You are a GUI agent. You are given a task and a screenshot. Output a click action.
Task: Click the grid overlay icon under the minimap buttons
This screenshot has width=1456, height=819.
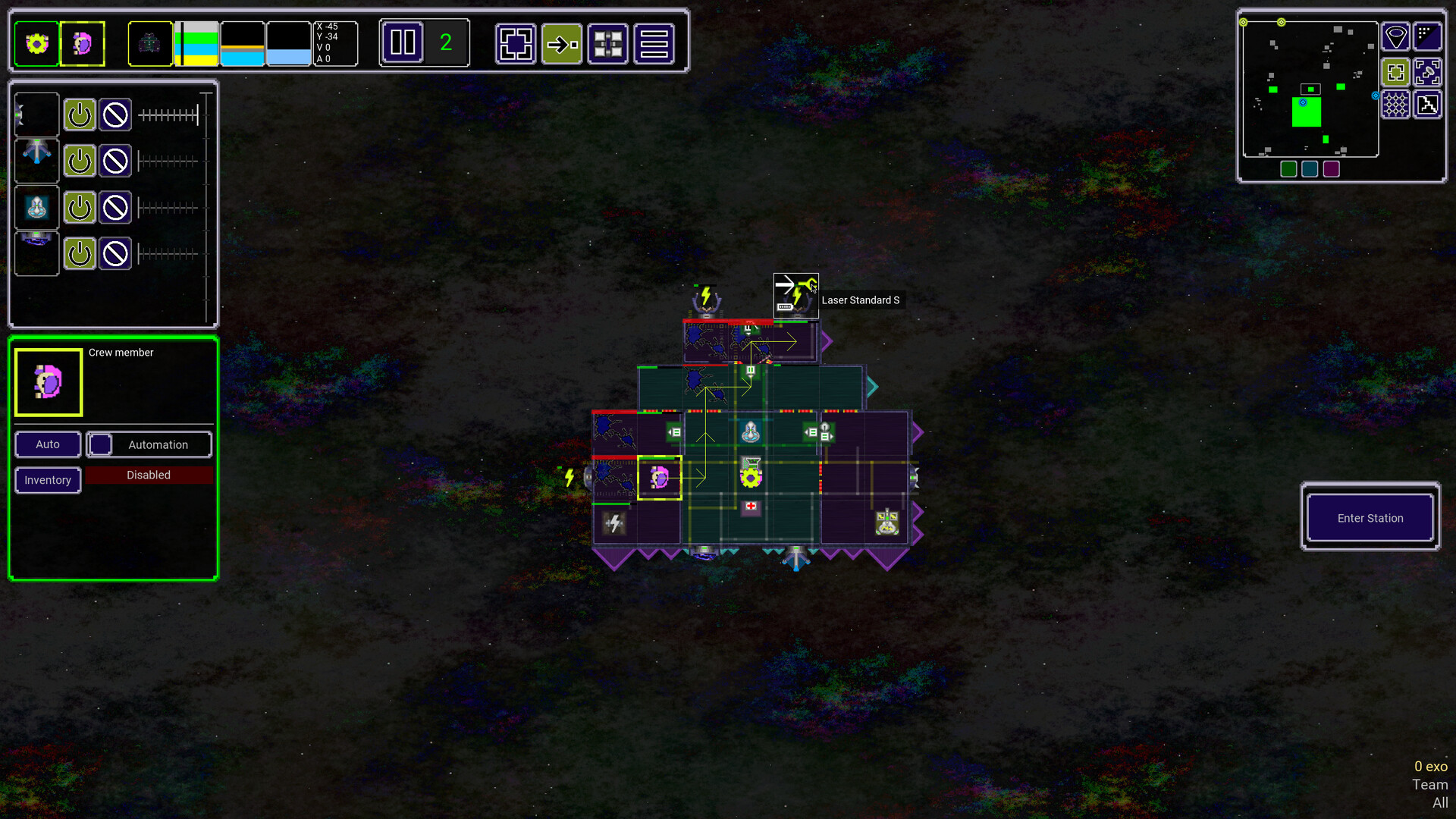coord(1395,104)
